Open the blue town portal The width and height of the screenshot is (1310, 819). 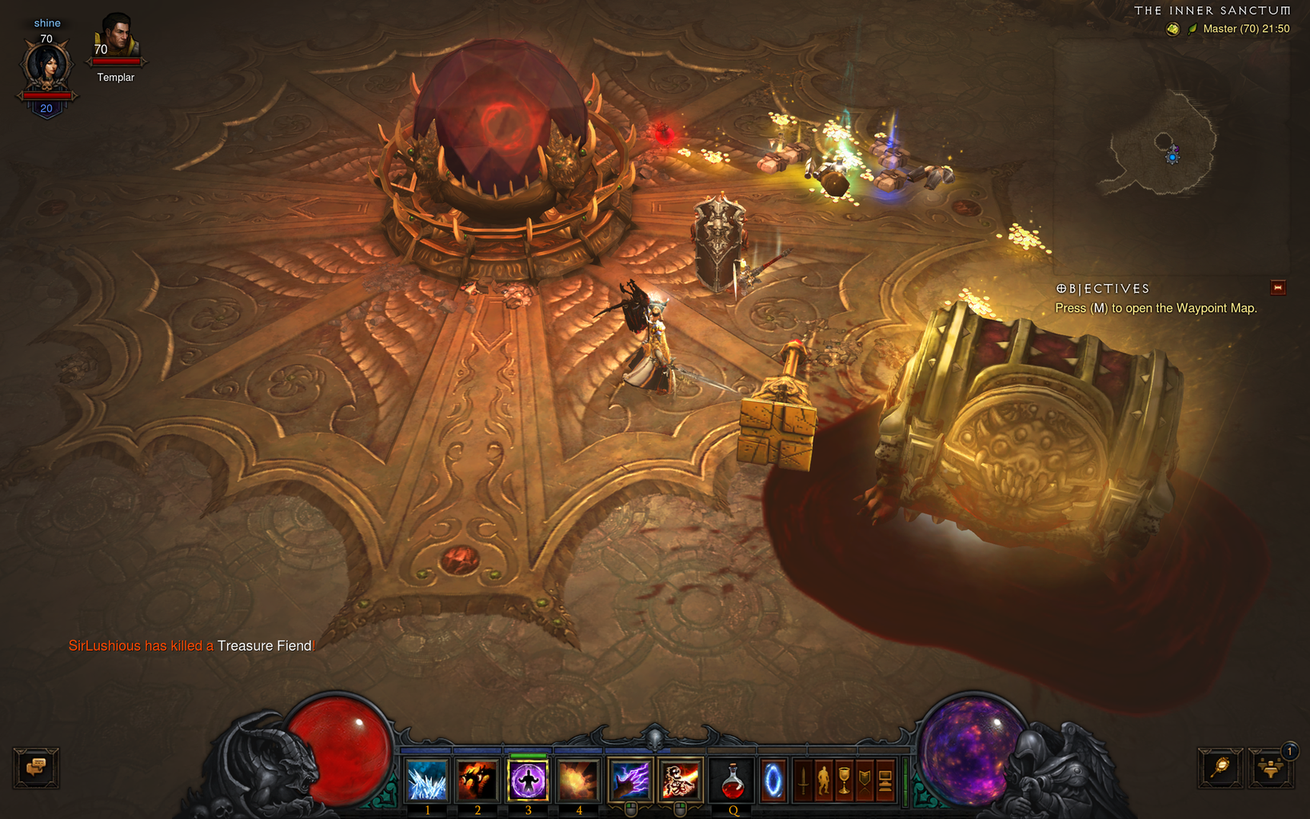tap(774, 780)
